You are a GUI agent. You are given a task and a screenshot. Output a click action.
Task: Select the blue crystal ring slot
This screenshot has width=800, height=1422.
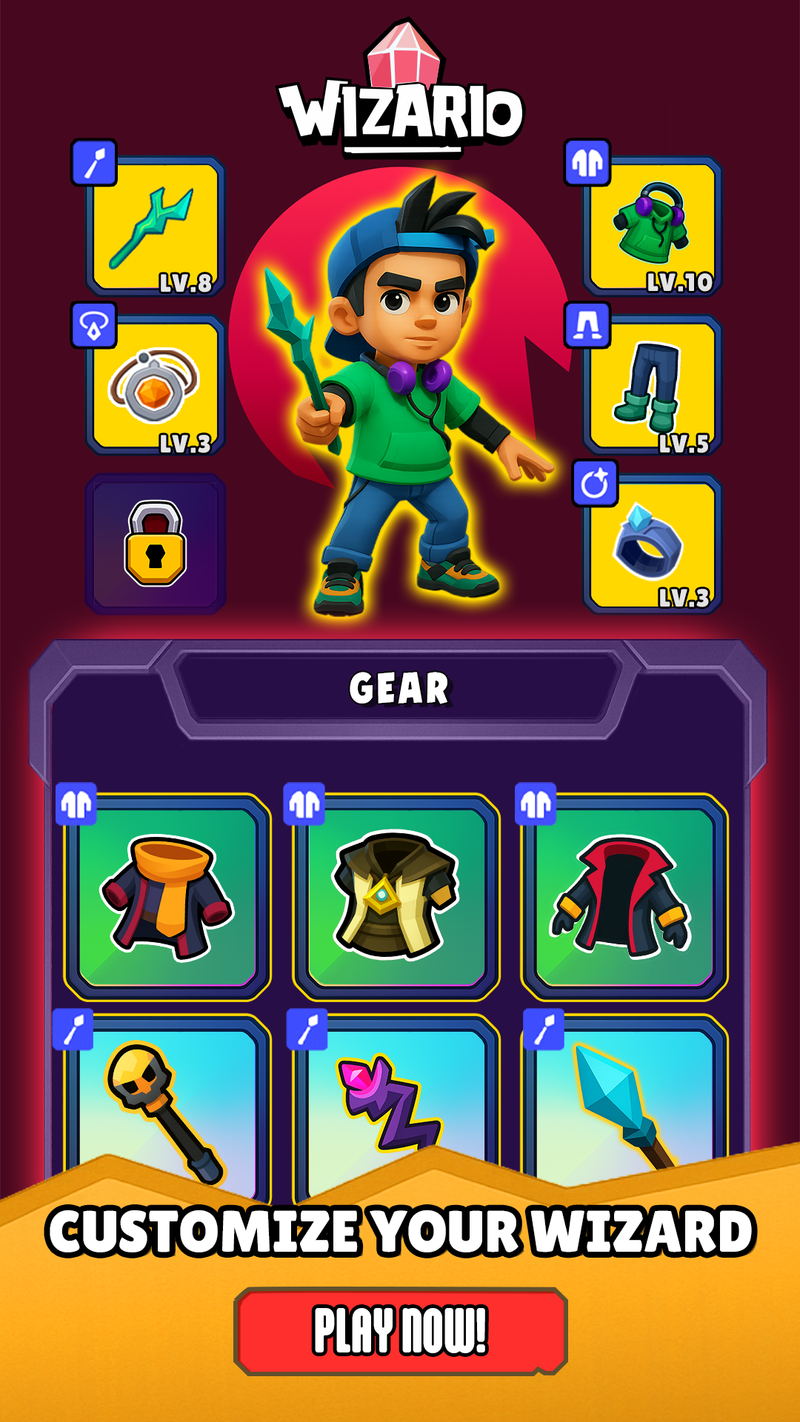652,544
